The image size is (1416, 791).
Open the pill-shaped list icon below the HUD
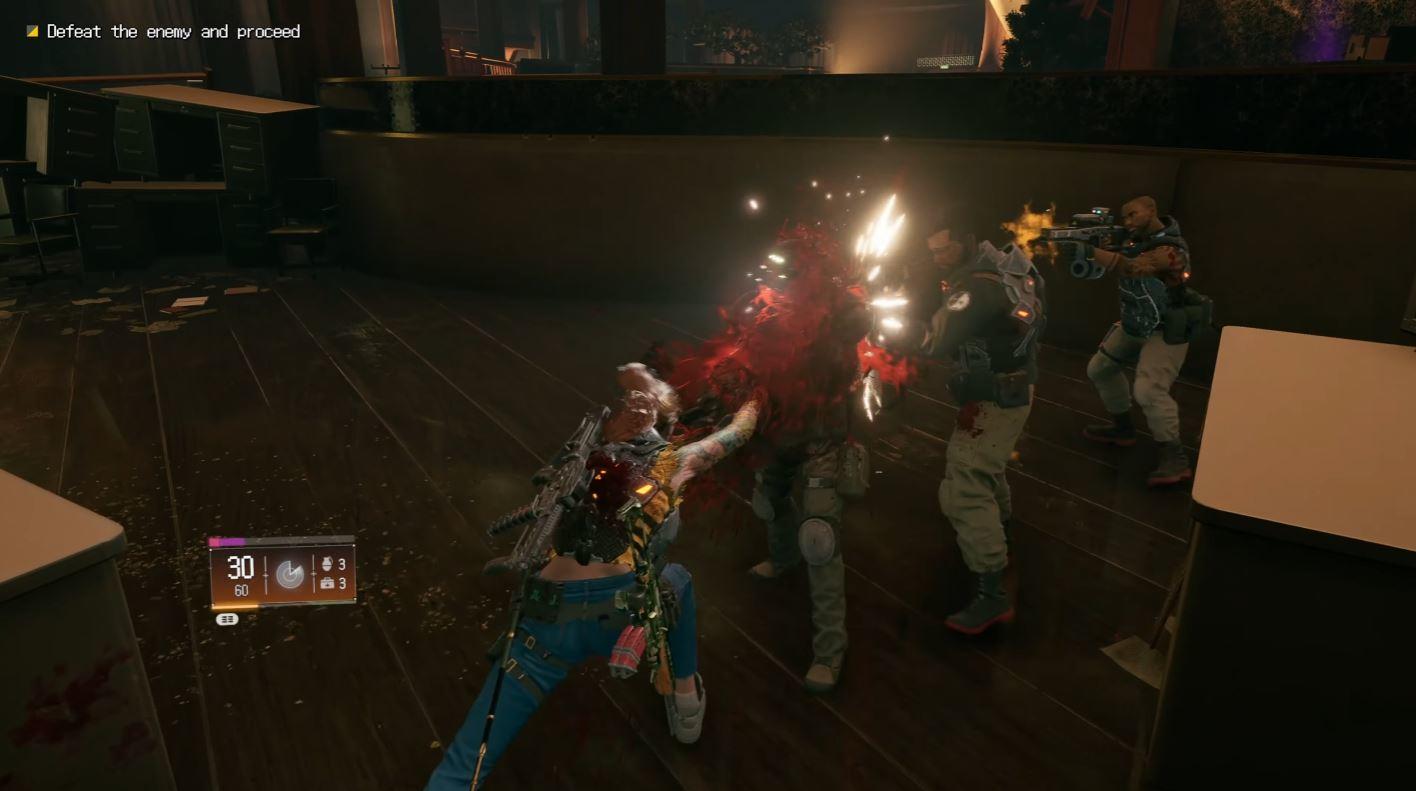pyautogui.click(x=227, y=618)
